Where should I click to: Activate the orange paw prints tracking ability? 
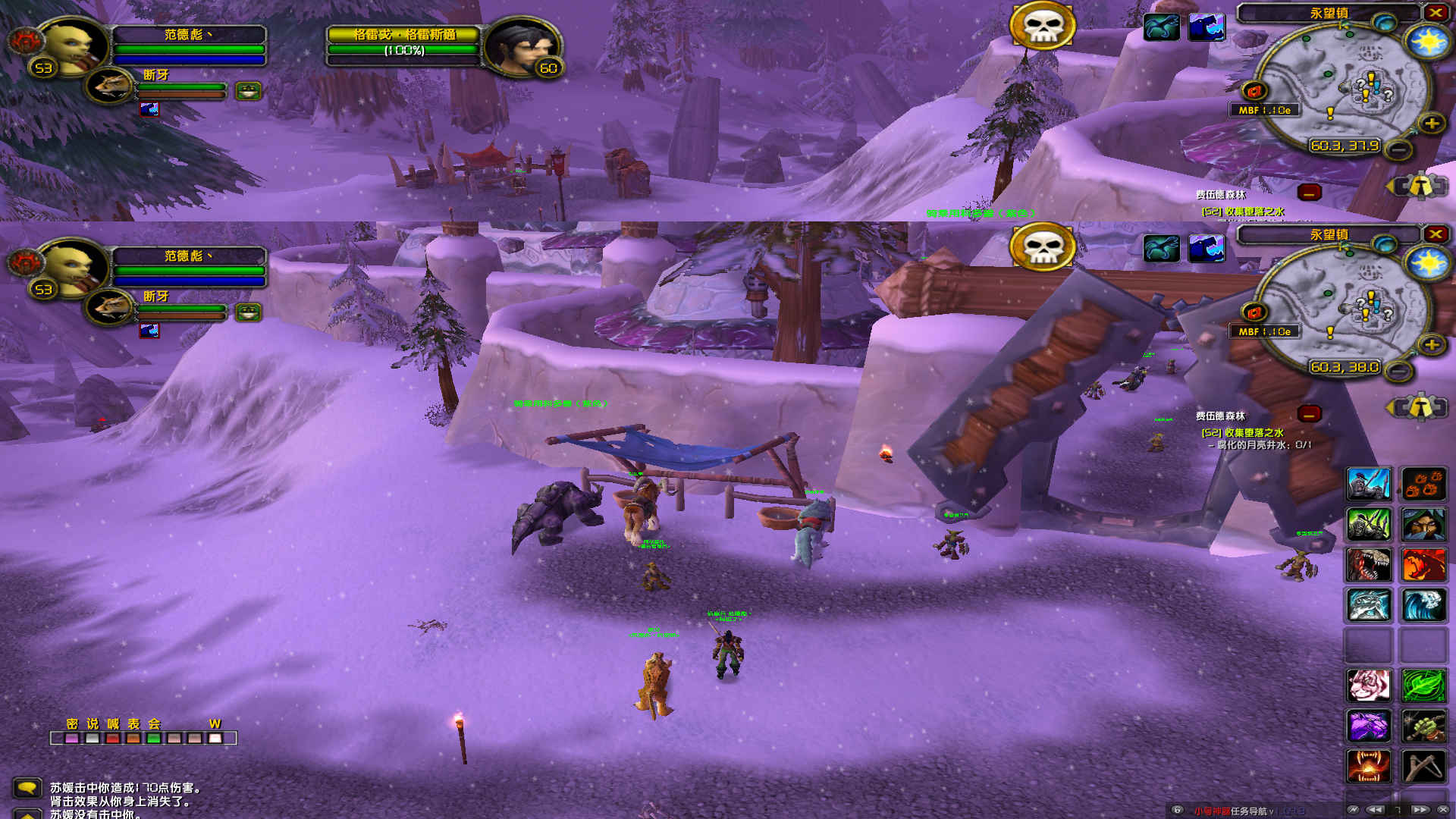point(1423,484)
